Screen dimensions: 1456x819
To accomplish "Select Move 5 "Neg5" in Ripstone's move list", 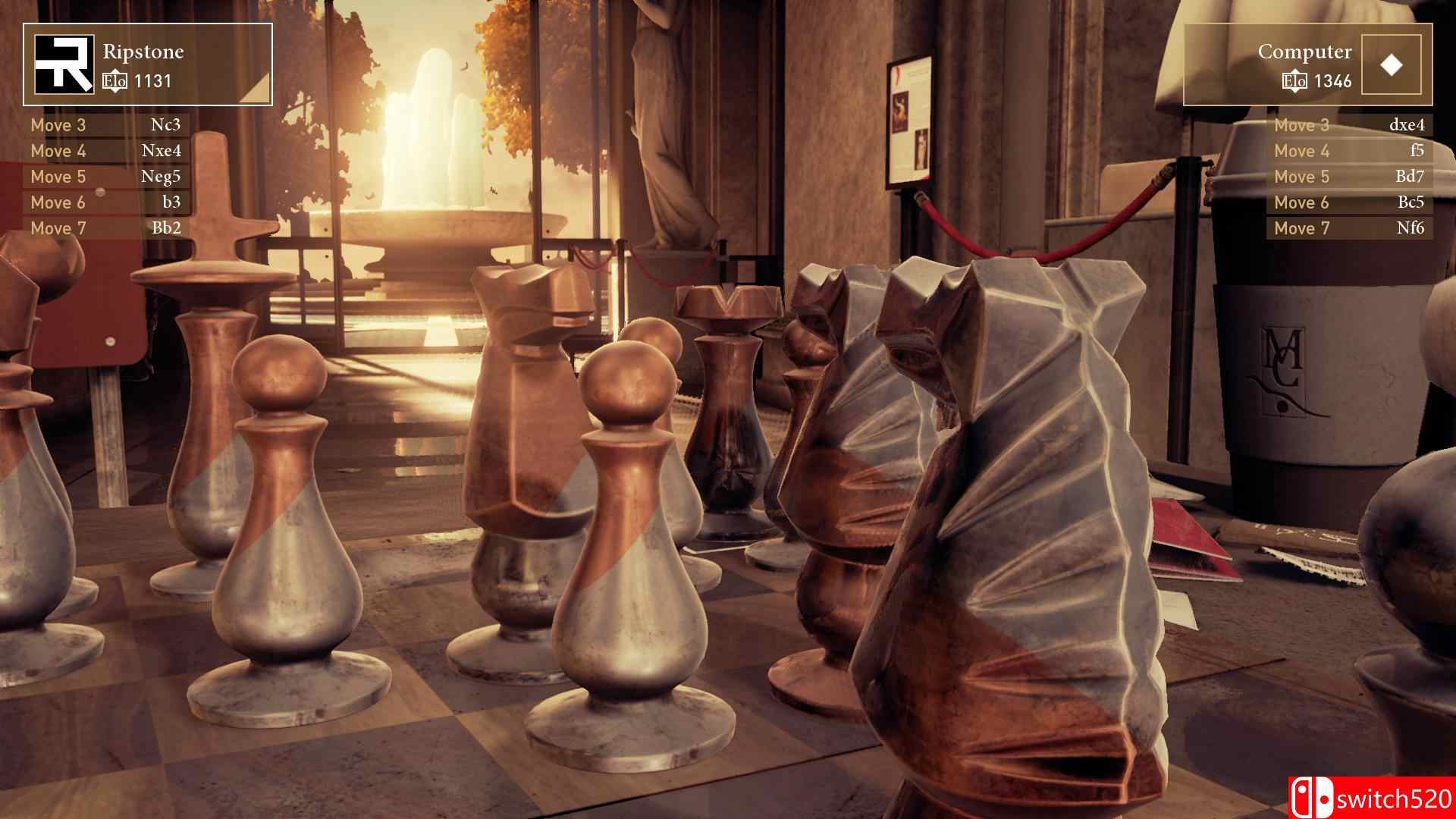I will (106, 176).
